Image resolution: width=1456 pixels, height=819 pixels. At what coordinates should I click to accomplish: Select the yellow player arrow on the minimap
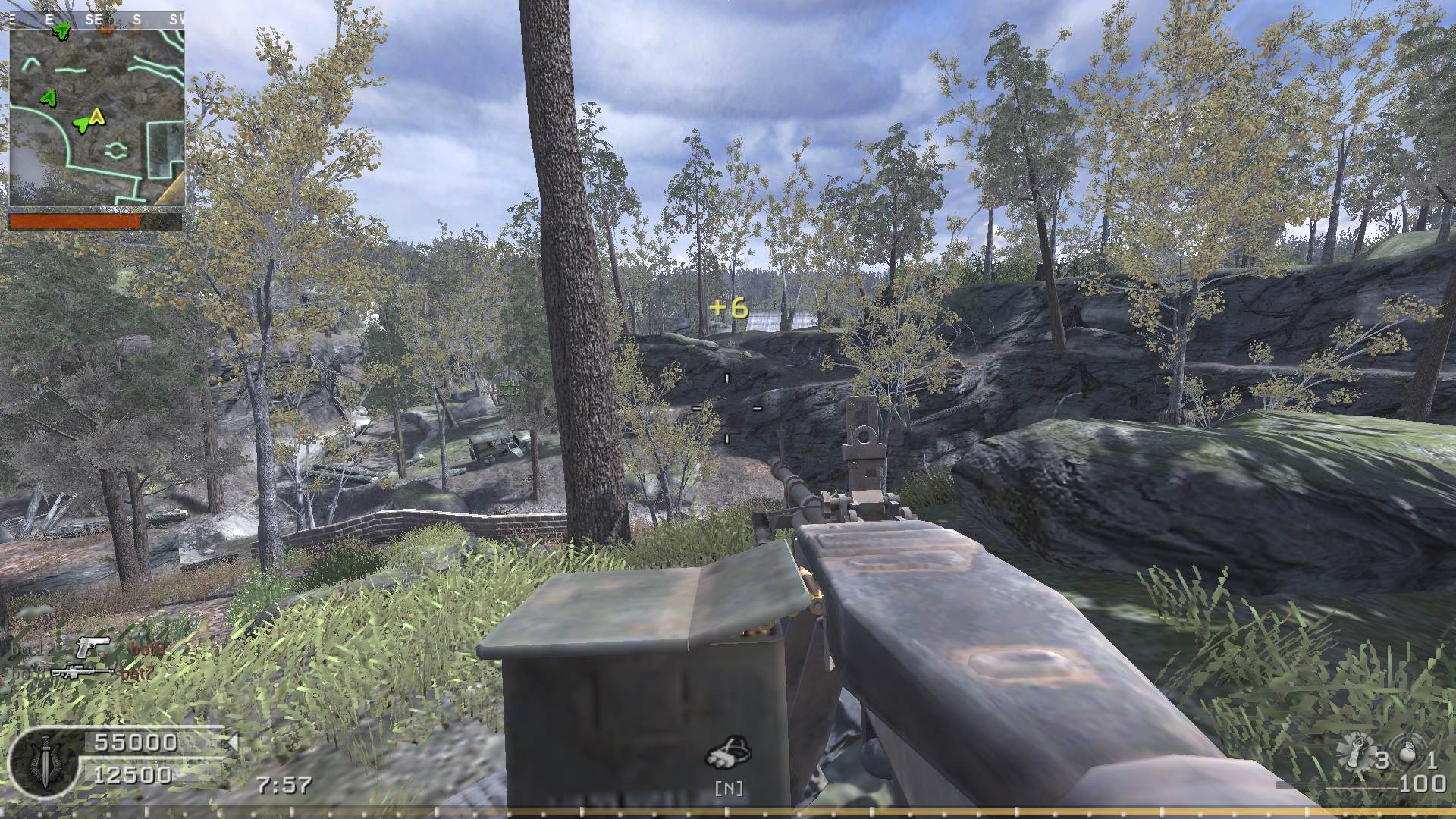point(96,116)
